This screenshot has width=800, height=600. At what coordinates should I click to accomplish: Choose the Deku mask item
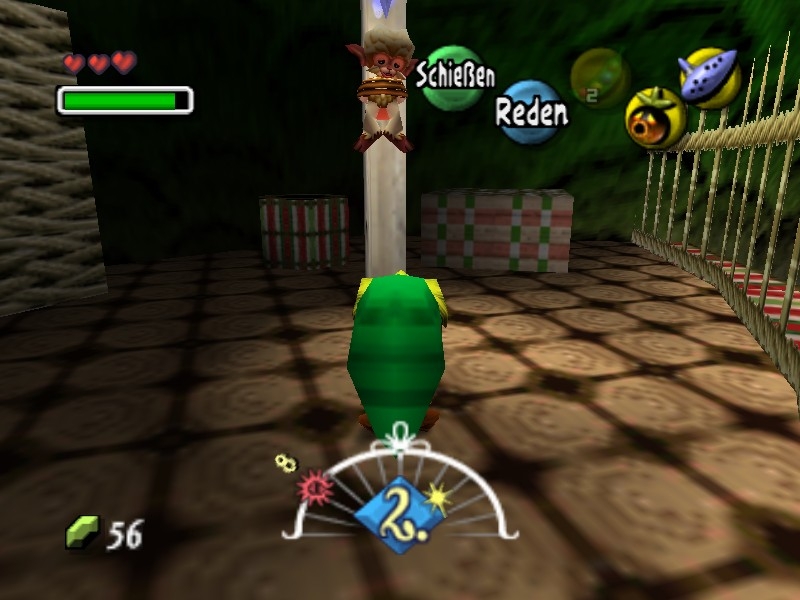point(655,118)
